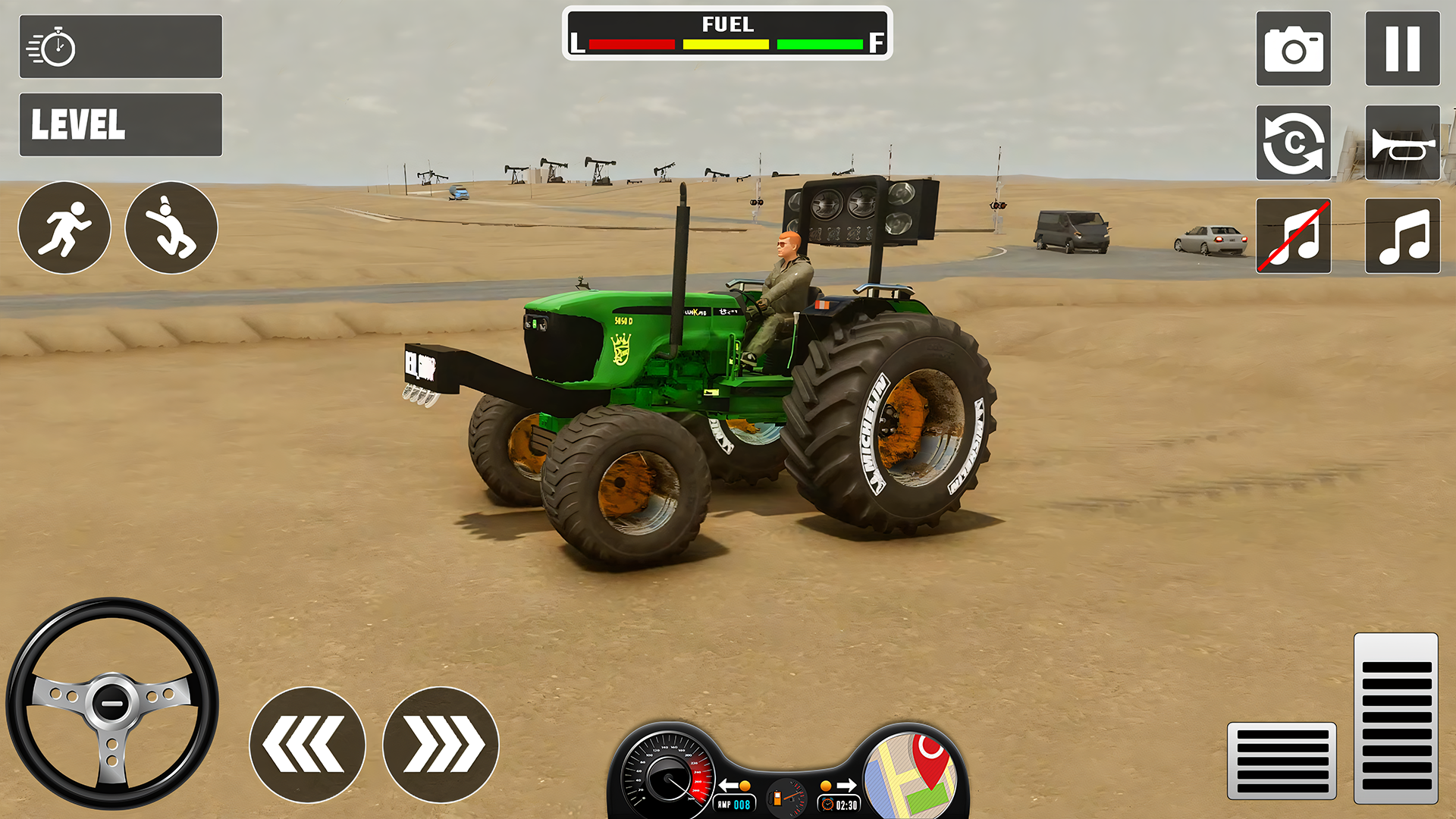Pause the game
This screenshot has height=819, width=1456.
click(x=1402, y=48)
